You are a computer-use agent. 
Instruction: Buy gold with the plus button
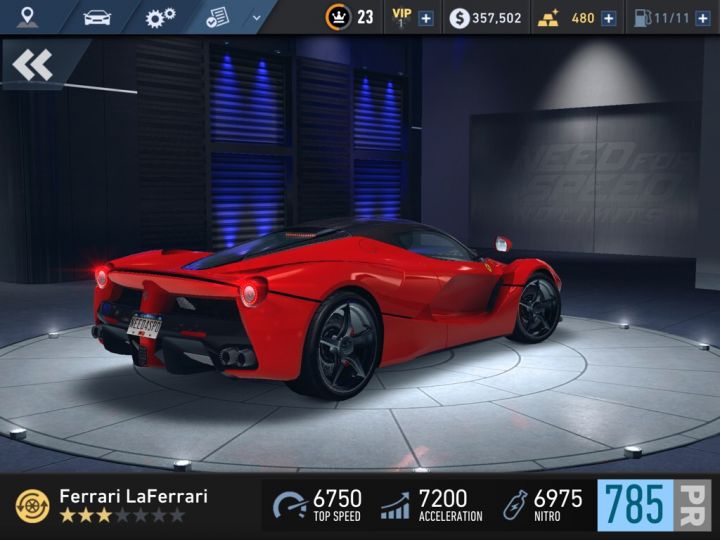(608, 18)
